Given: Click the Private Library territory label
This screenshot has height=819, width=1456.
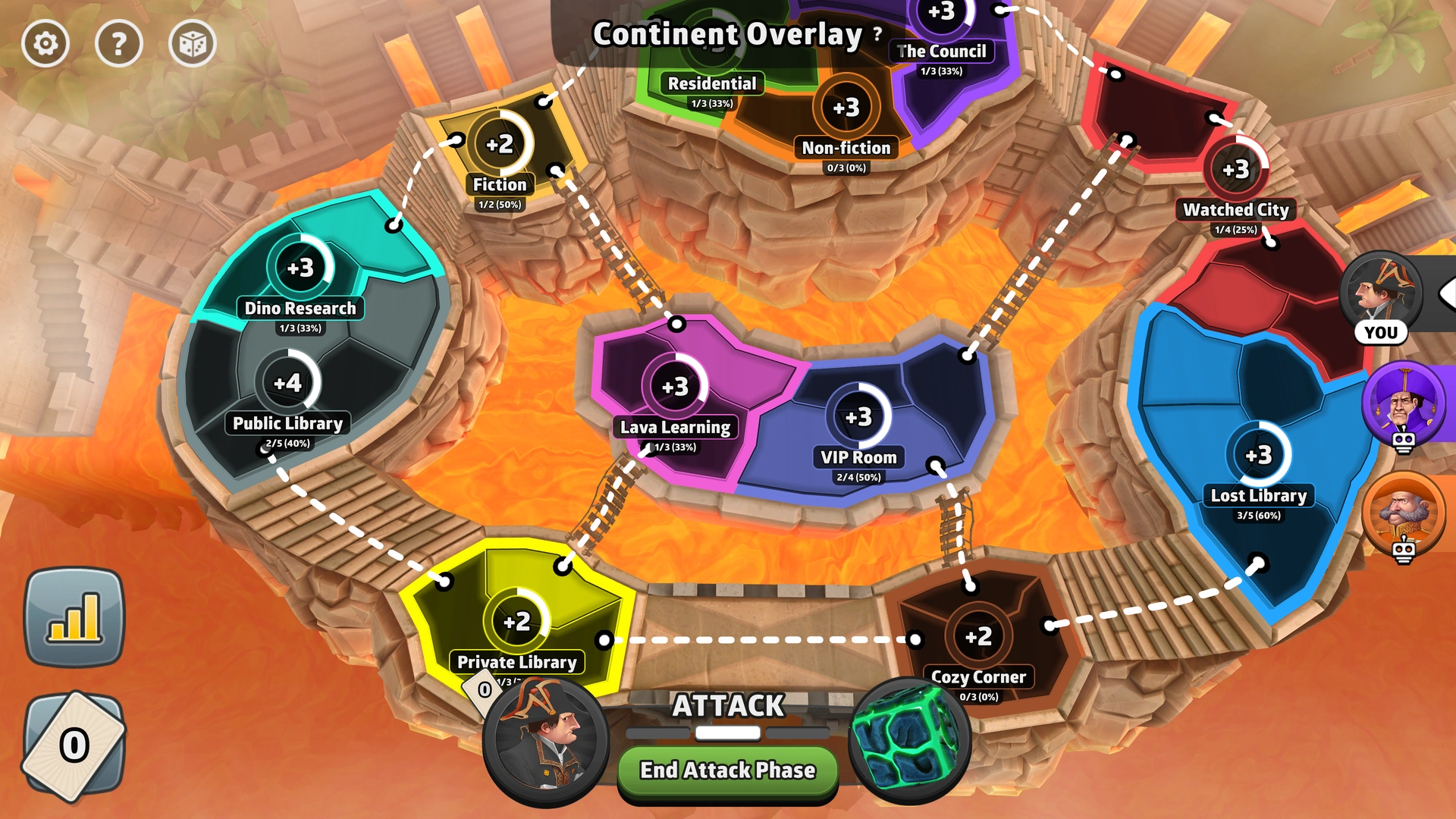Looking at the screenshot, I should coord(516,661).
